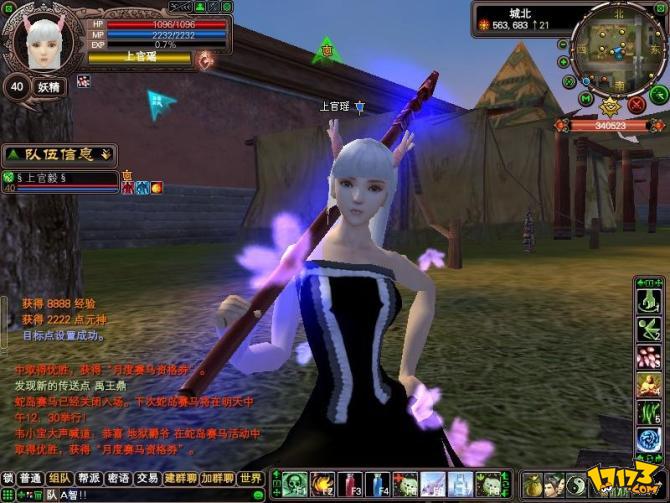Switch to the 世界 world chat tab
Viewport: 670px width, 503px height.
[251, 478]
